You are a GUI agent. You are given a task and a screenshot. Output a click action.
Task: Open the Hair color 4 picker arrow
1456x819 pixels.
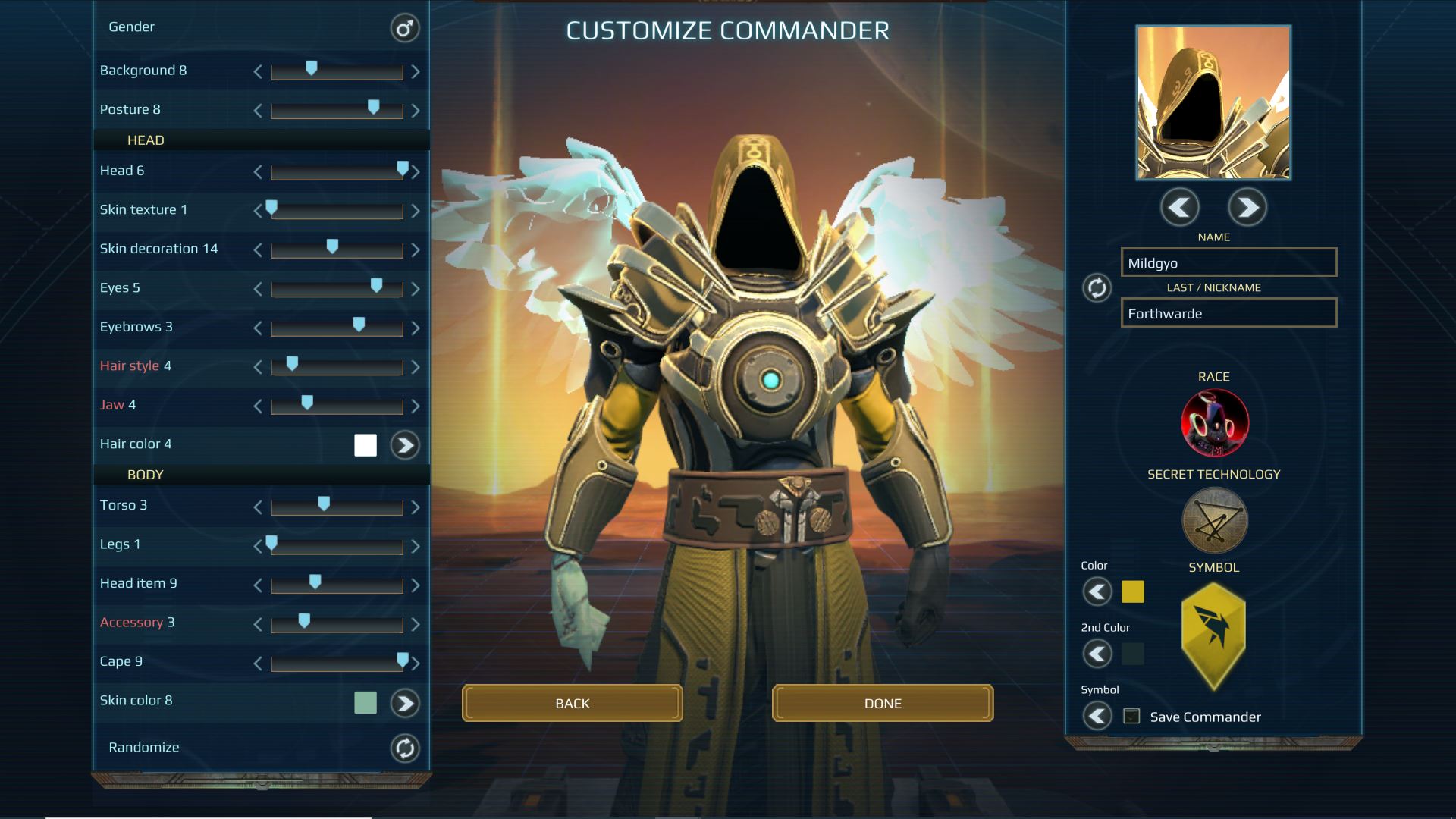405,445
